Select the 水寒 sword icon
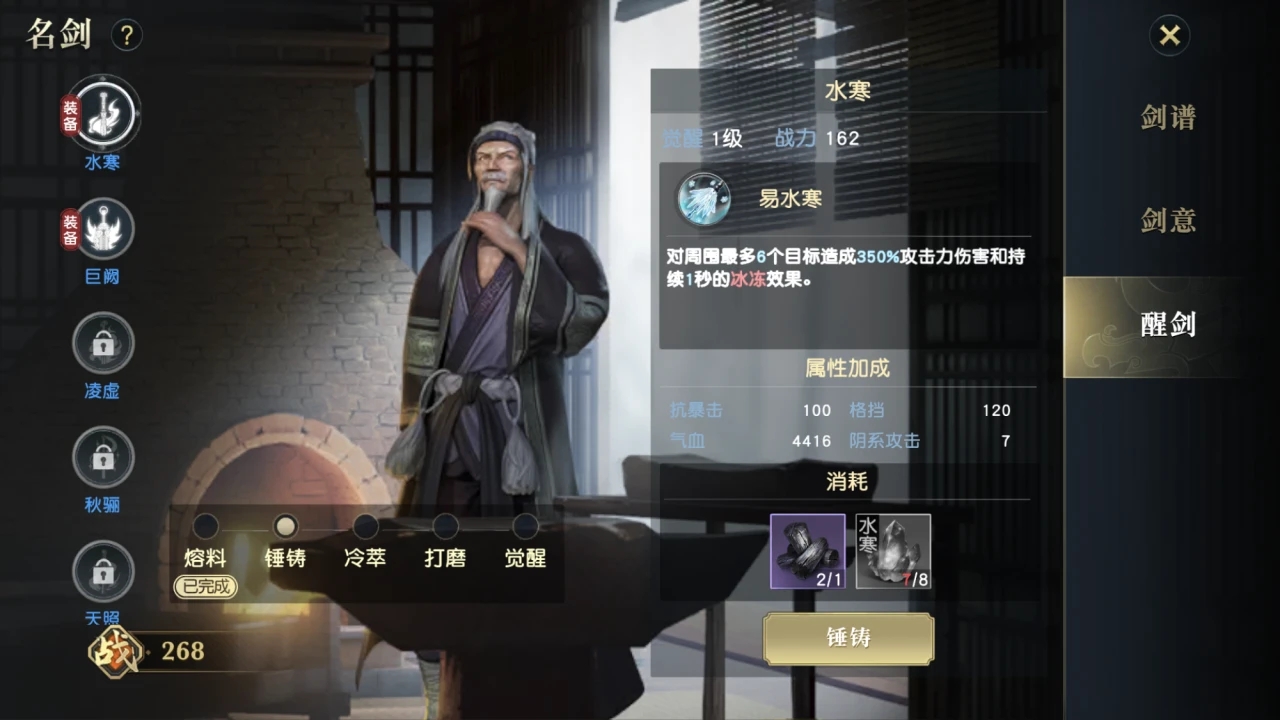 coord(103,115)
